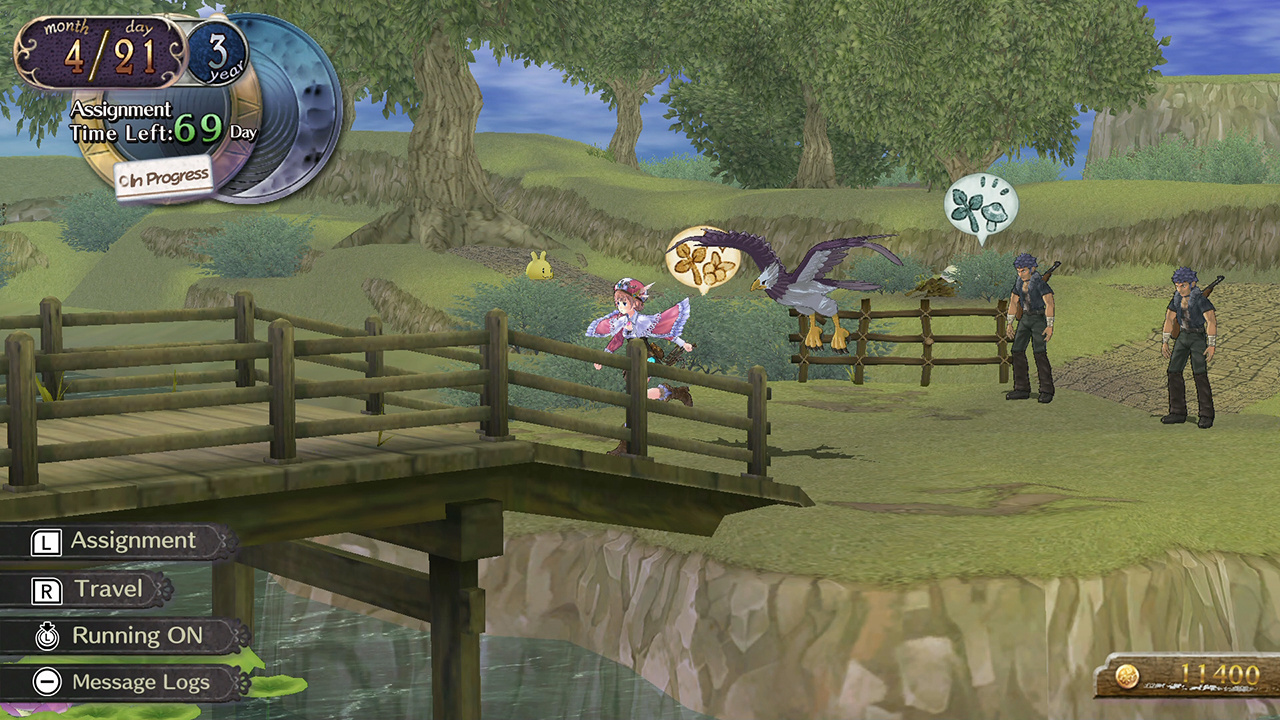Select the L shoulder button icon for Assignment
The height and width of the screenshot is (720, 1280).
pos(46,540)
